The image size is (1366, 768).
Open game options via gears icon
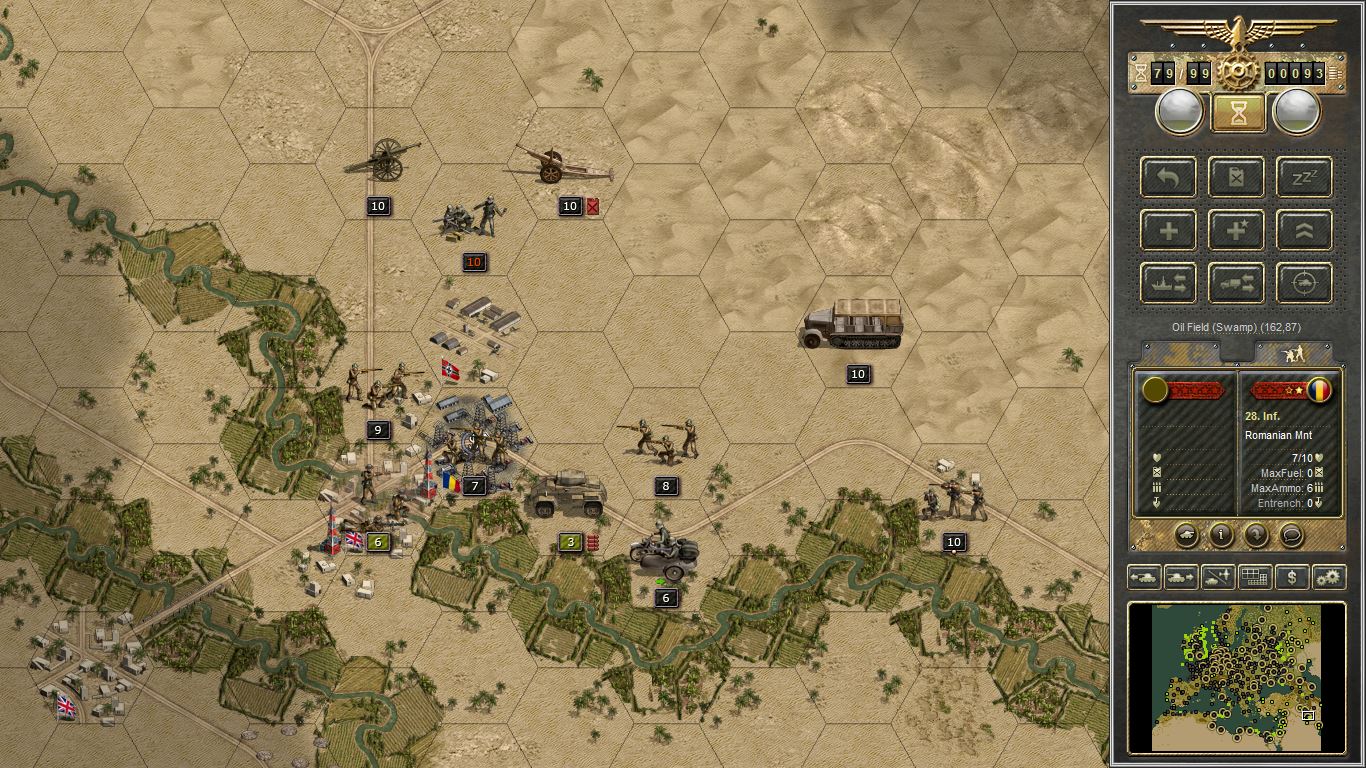coord(1327,578)
